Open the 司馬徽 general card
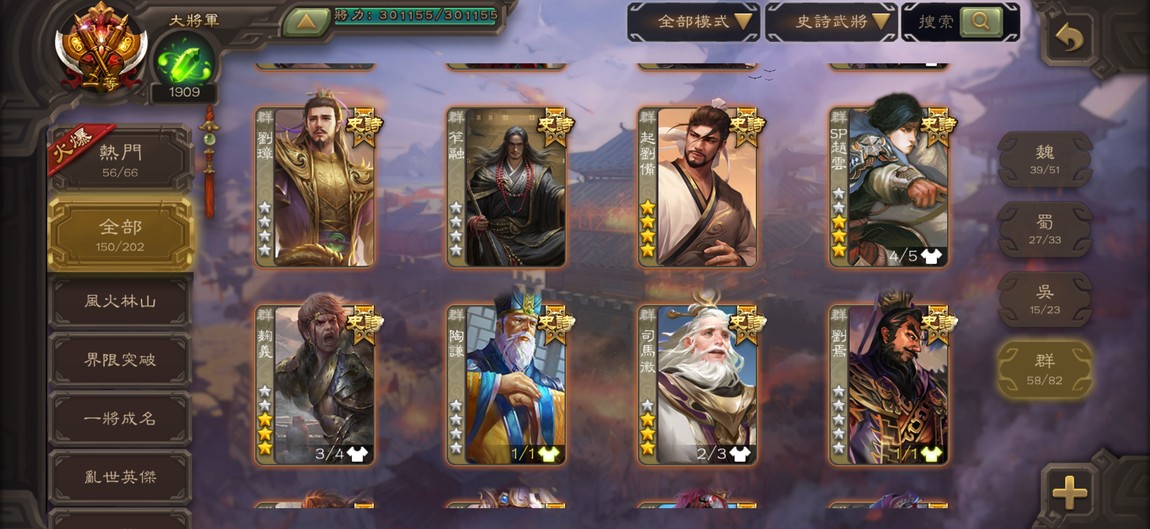The image size is (1150, 529). 698,385
